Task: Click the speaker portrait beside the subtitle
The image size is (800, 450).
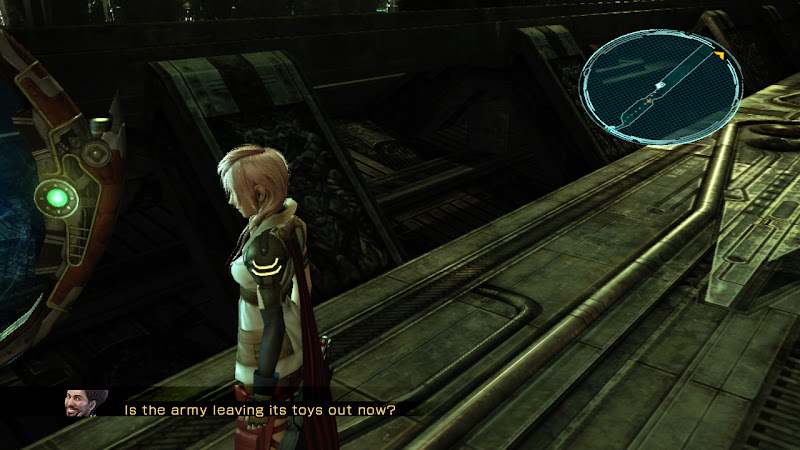Action: (80, 404)
